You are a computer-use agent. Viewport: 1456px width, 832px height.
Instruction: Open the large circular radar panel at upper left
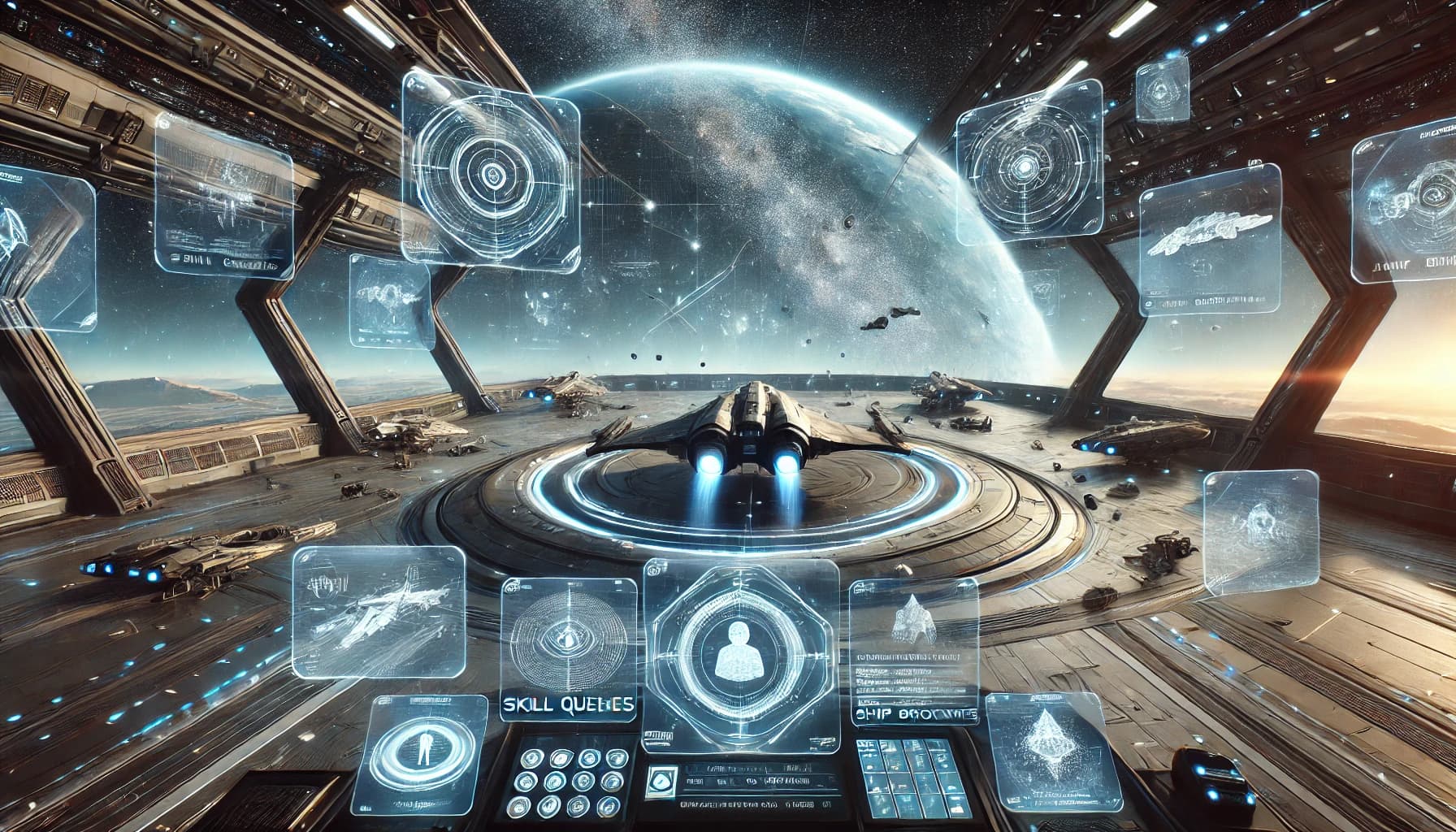click(491, 171)
